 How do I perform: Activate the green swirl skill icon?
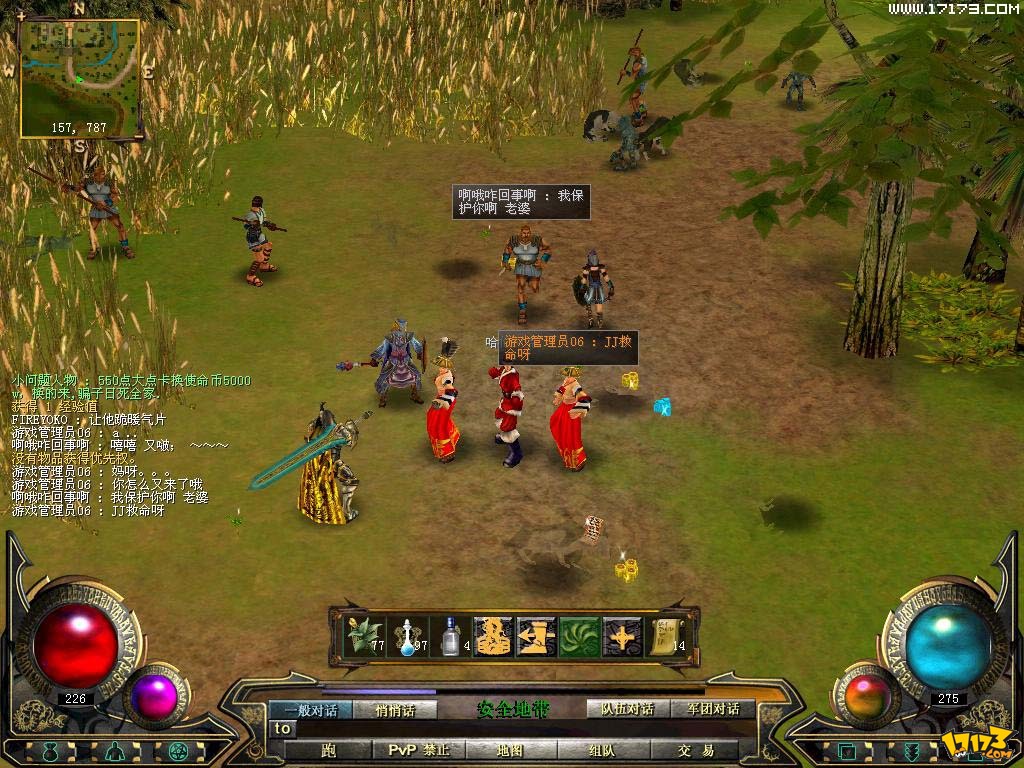pos(579,636)
